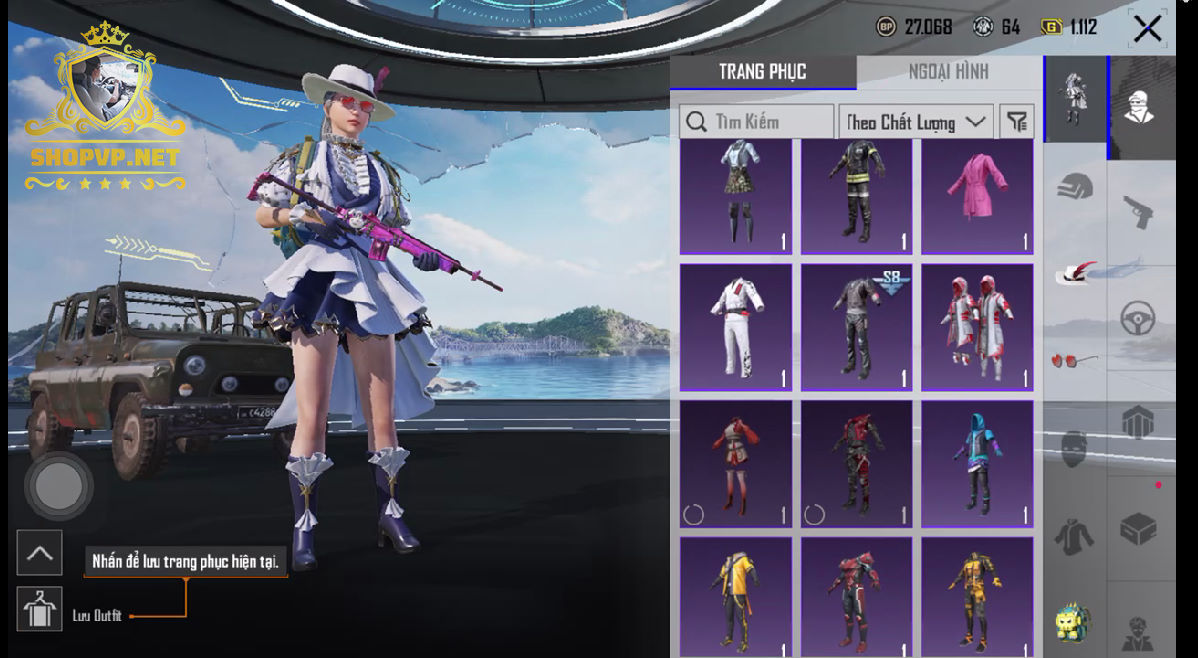Image resolution: width=1198 pixels, height=658 pixels.
Task: Choose the white suit outfit
Action: click(x=736, y=327)
